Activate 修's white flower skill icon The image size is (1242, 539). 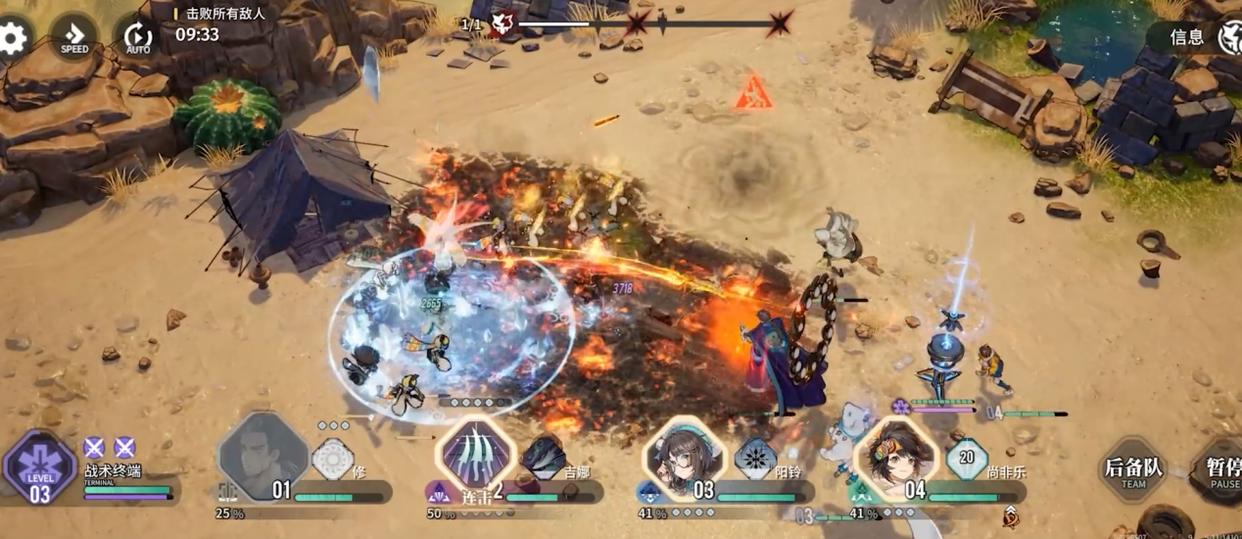pyautogui.click(x=332, y=459)
